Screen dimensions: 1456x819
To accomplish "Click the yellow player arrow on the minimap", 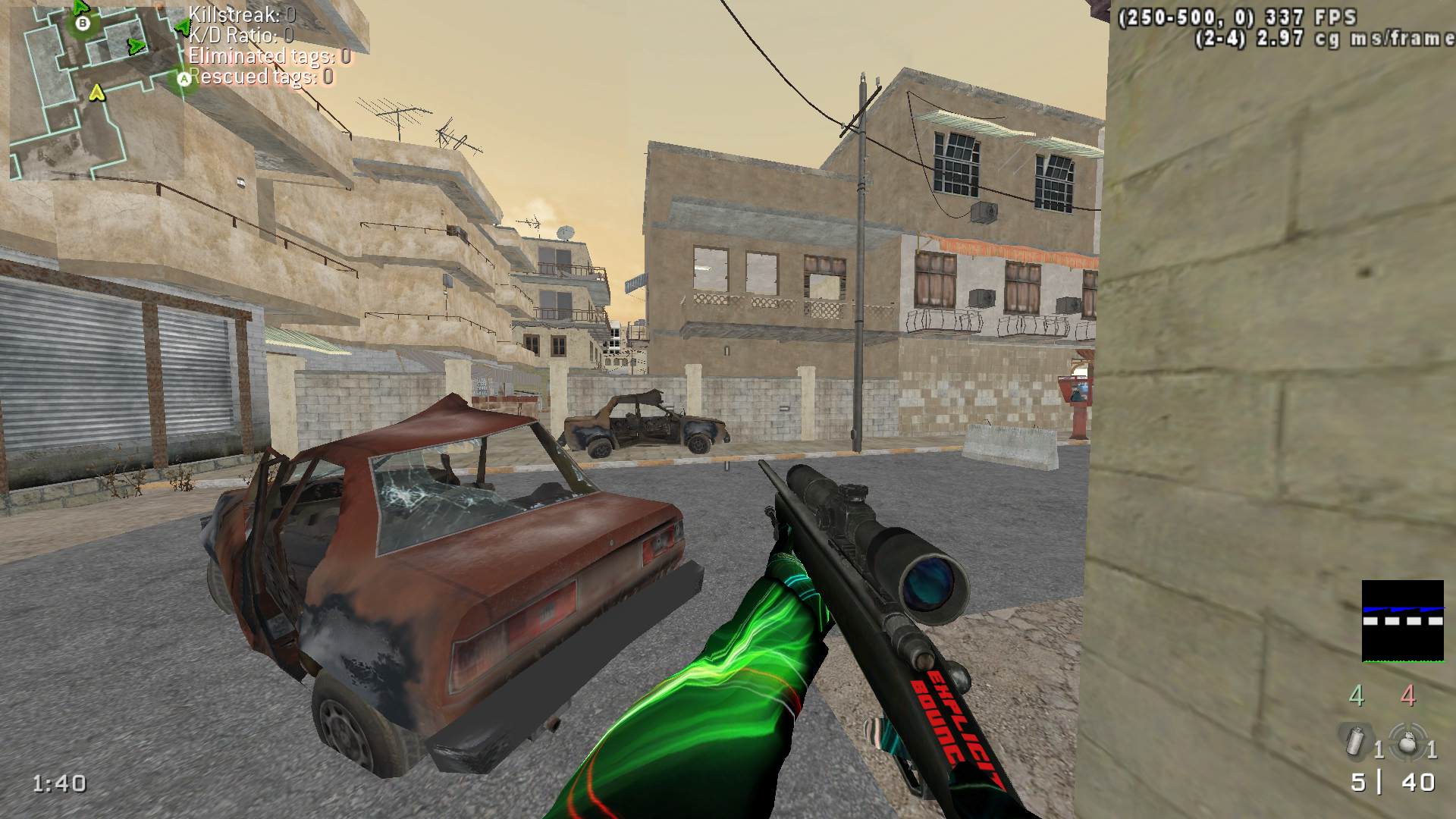I will (96, 93).
